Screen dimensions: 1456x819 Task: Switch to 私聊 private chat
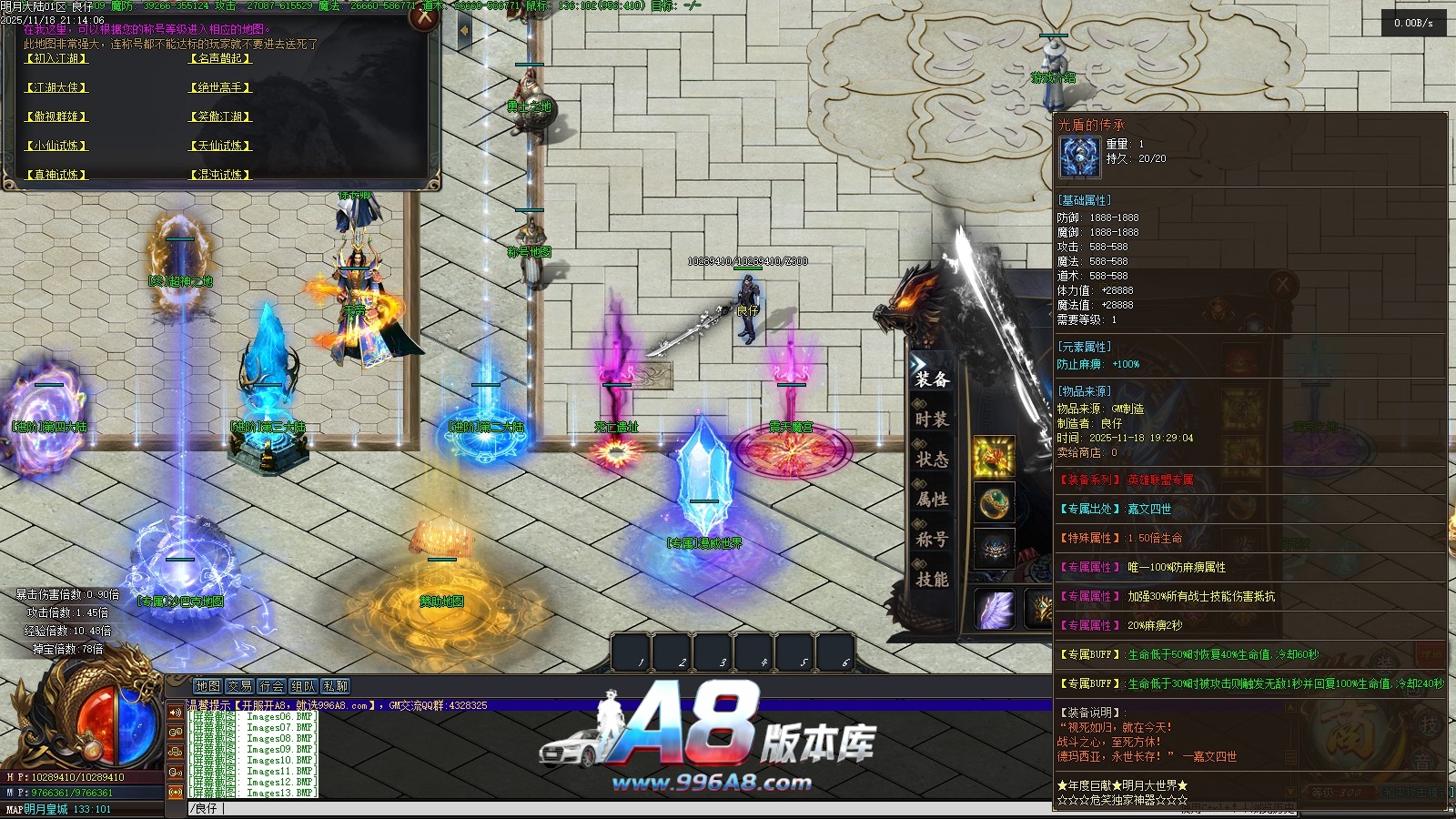pyautogui.click(x=335, y=686)
